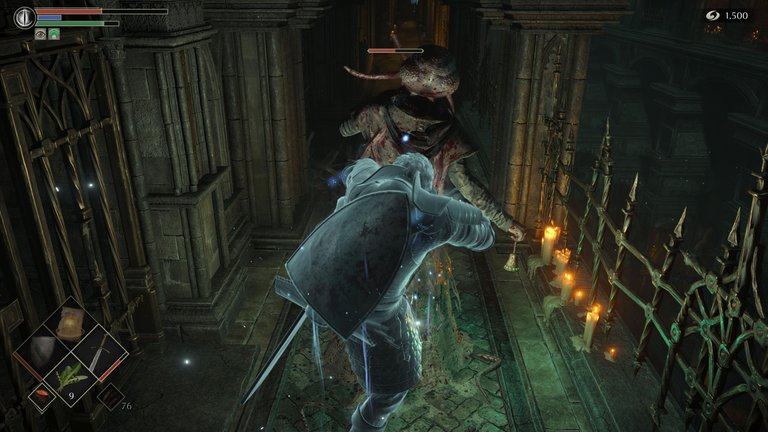768x432 pixels.
Task: Click the round character tendency emblem
Action: [x=24, y=17]
